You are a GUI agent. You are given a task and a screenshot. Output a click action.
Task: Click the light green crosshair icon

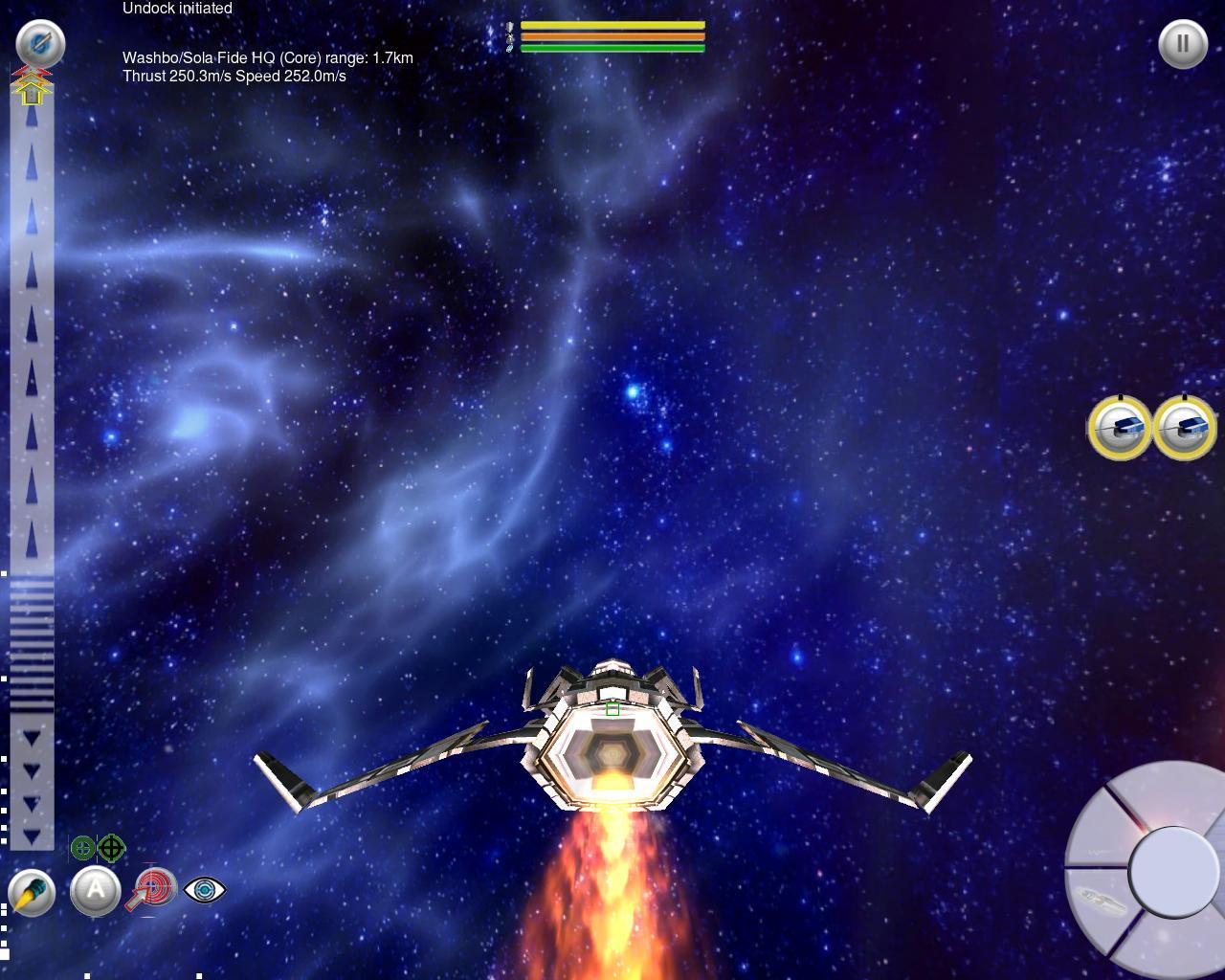[83, 848]
